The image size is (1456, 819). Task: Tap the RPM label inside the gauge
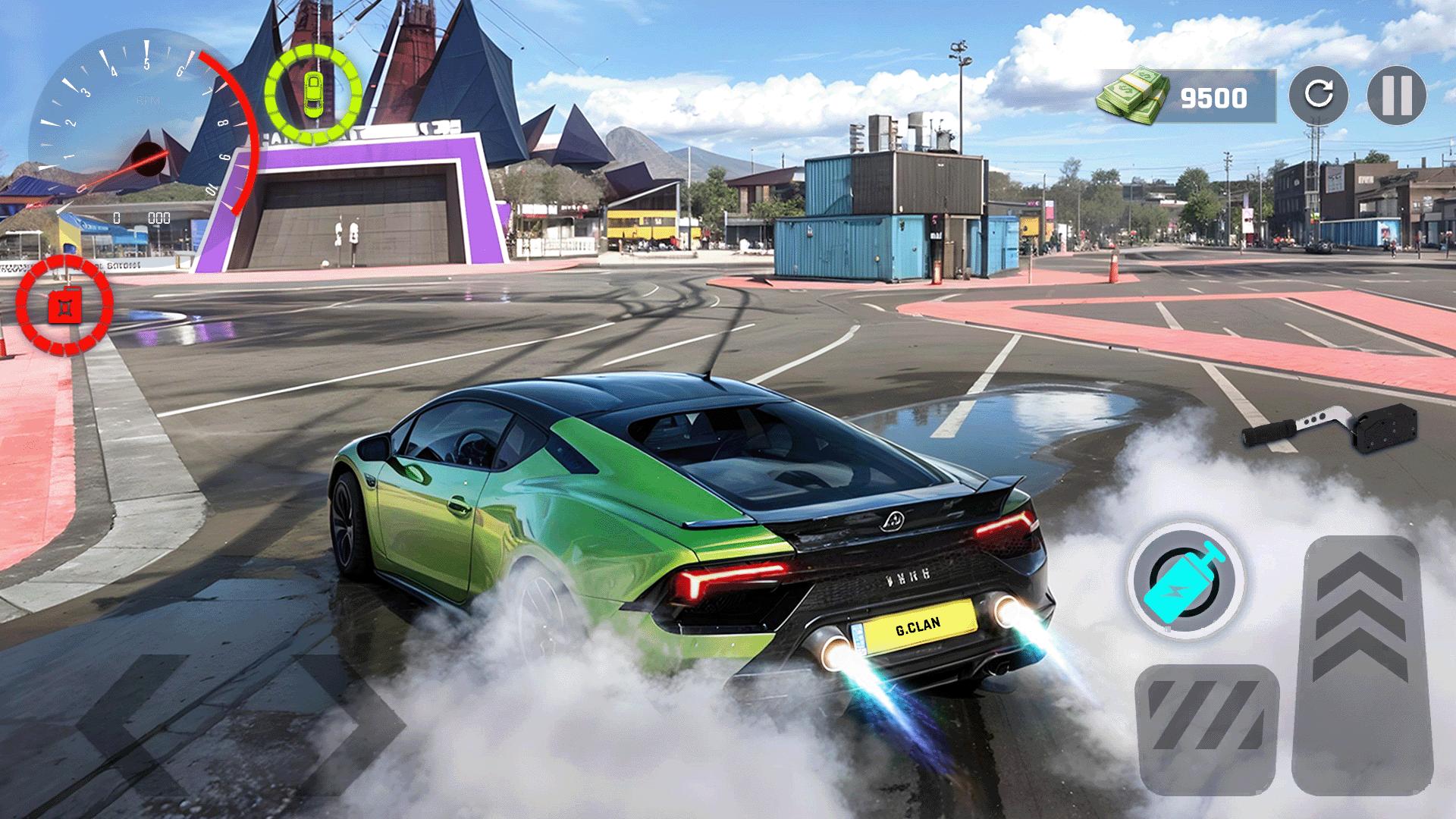point(150,102)
